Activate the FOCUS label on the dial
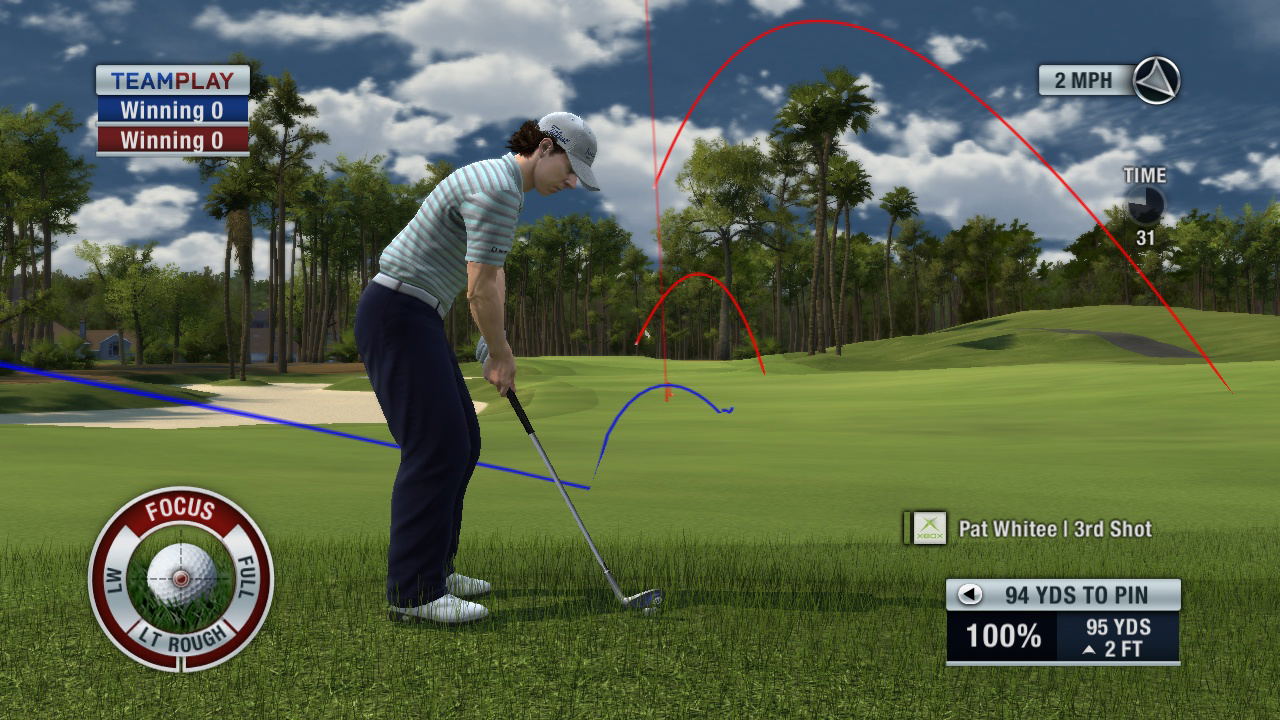 [x=180, y=511]
